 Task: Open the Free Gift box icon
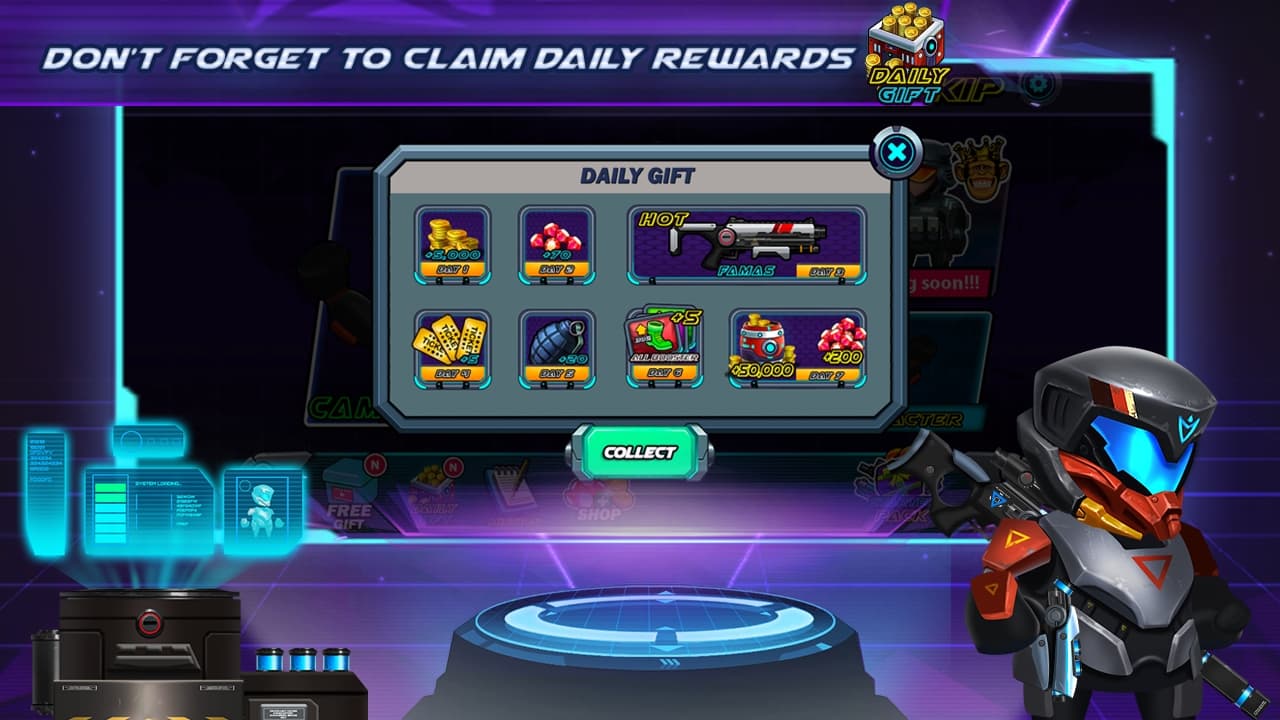point(350,492)
